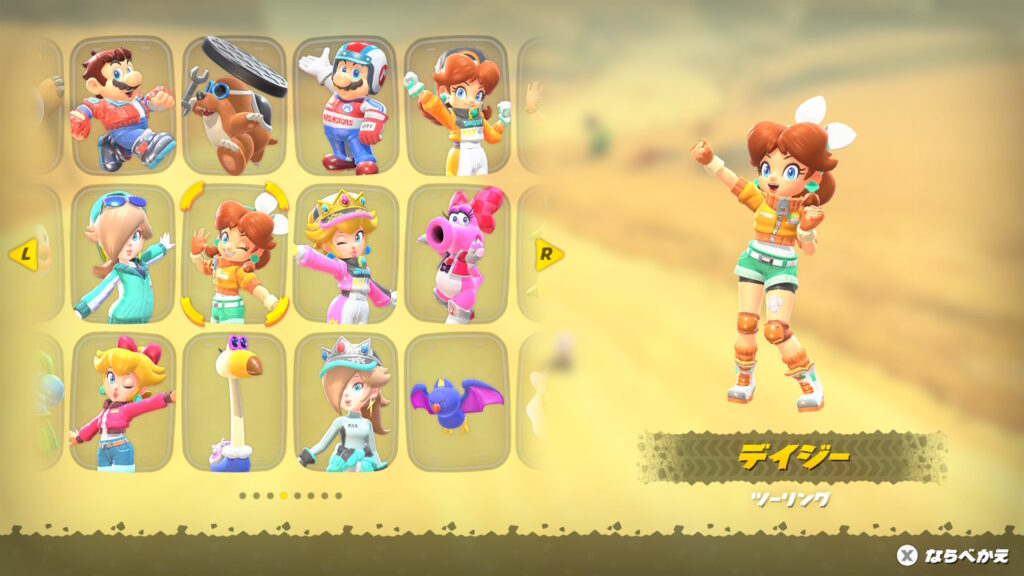Select Daisy wearing headphones and racing suit
The width and height of the screenshot is (1024, 576).
tap(457, 106)
